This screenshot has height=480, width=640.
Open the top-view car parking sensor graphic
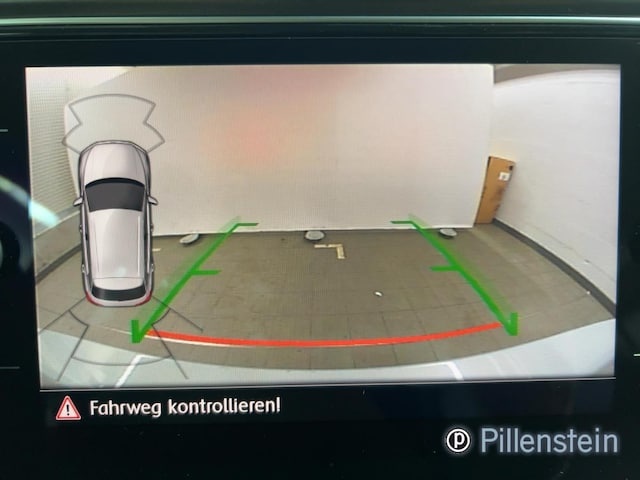pyautogui.click(x=117, y=222)
